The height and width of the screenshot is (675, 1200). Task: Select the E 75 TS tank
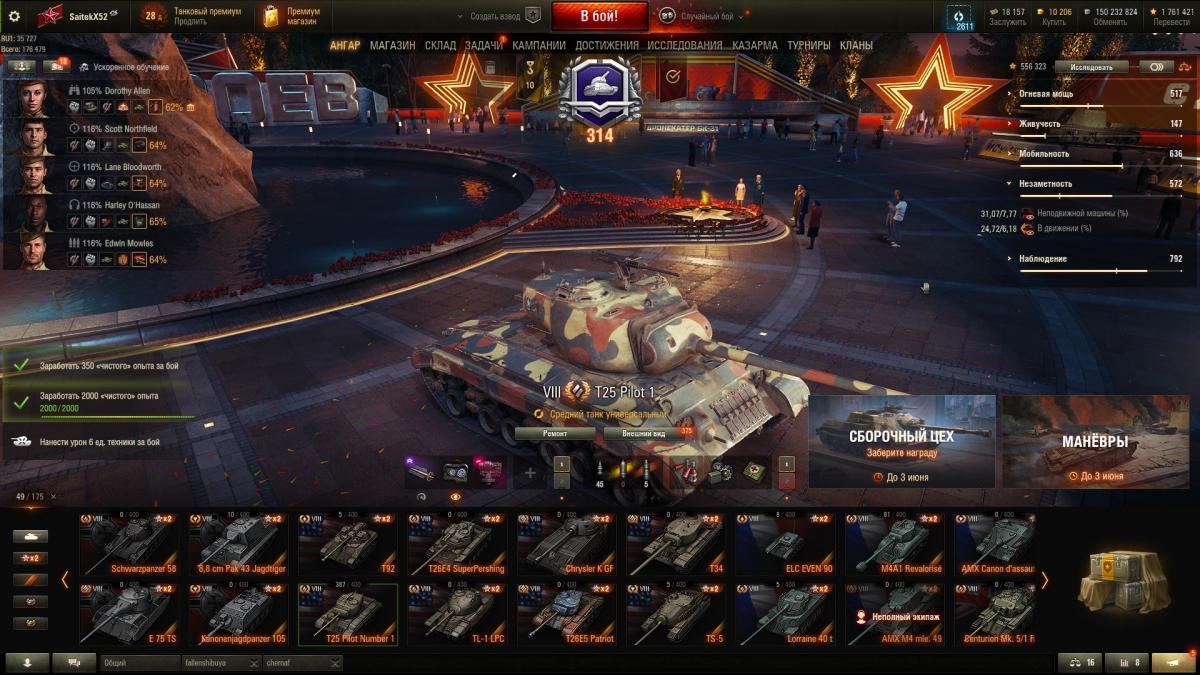pyautogui.click(x=128, y=614)
